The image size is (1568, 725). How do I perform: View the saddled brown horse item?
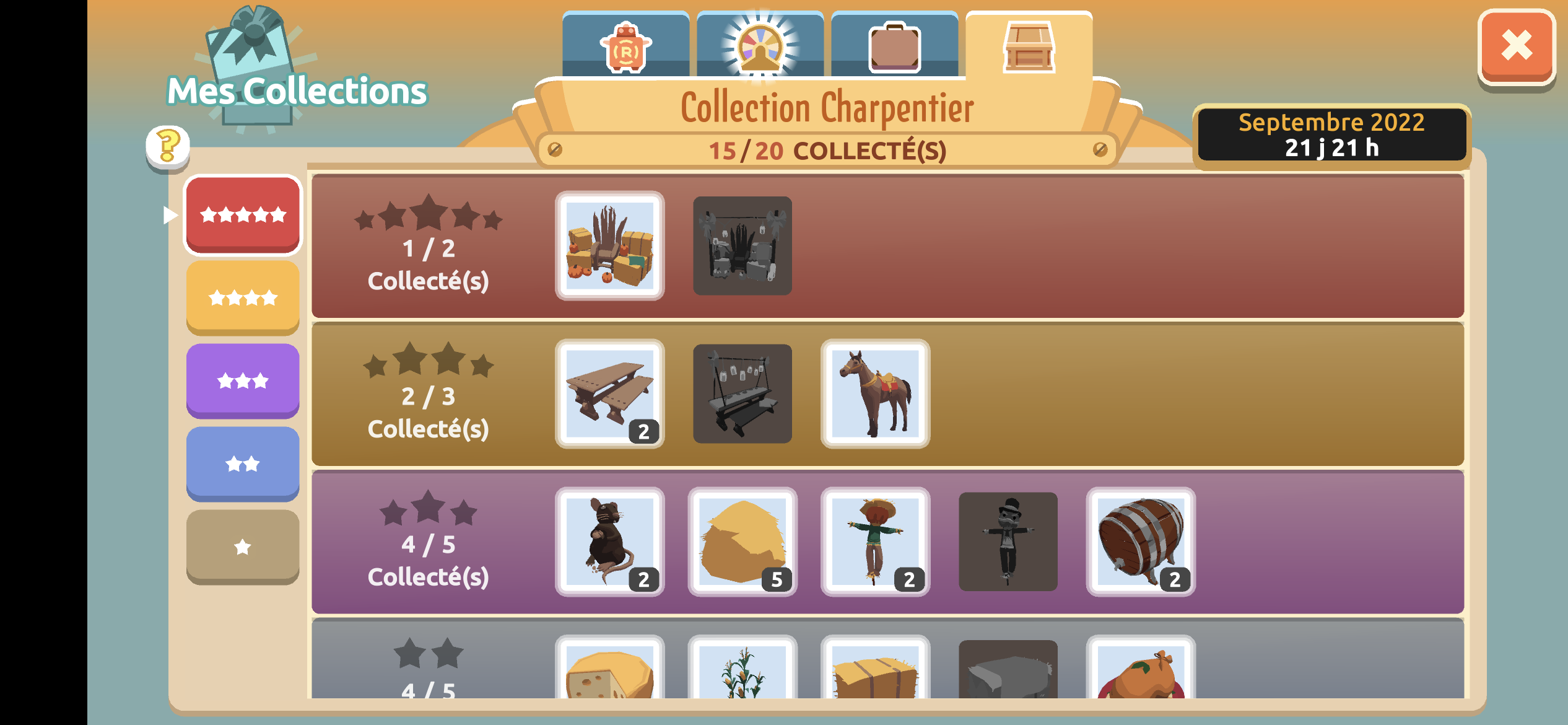[x=875, y=393]
